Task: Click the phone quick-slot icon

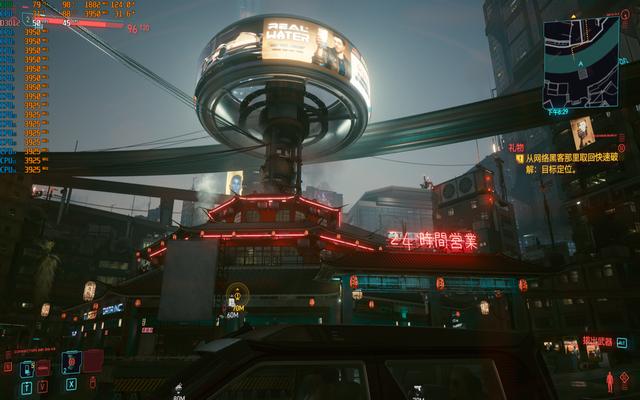Action: click(27, 368)
